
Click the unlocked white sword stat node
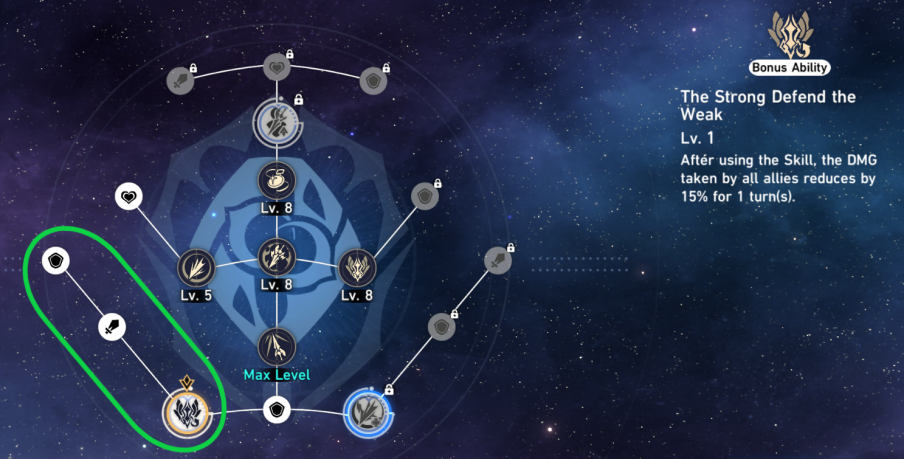click(112, 325)
